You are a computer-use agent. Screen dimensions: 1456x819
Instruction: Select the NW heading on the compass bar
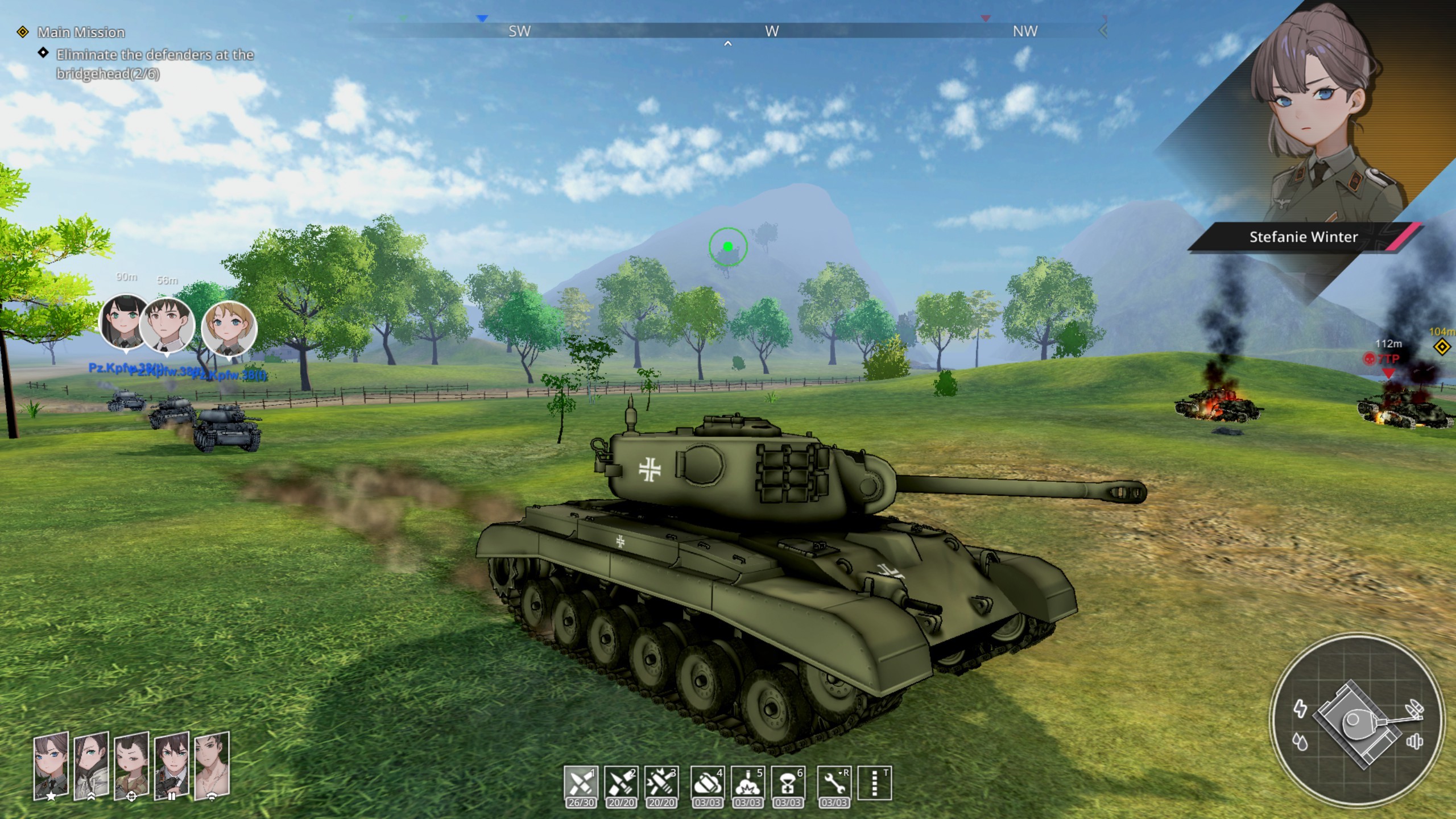1025,31
